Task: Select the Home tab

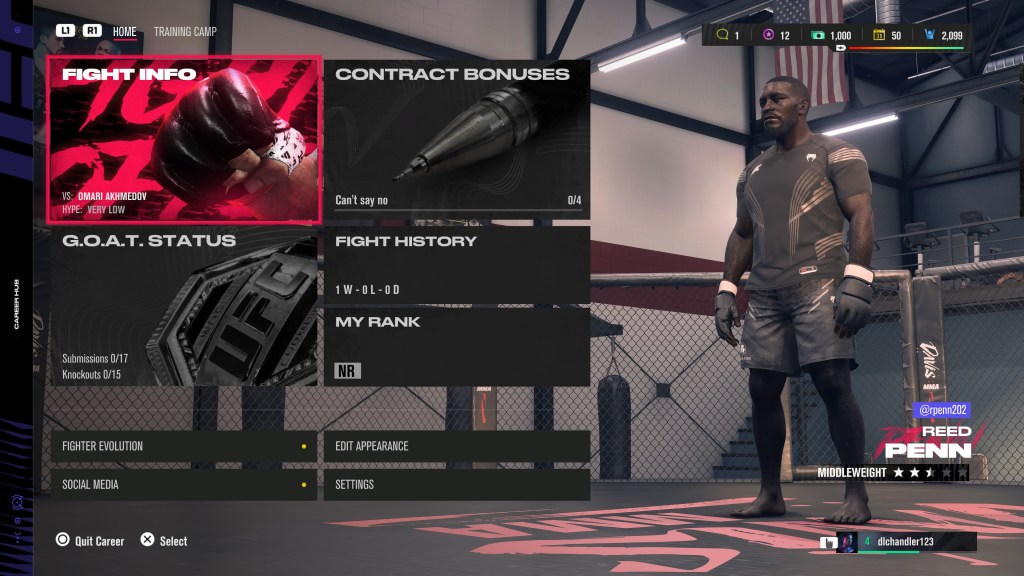Action: click(125, 32)
